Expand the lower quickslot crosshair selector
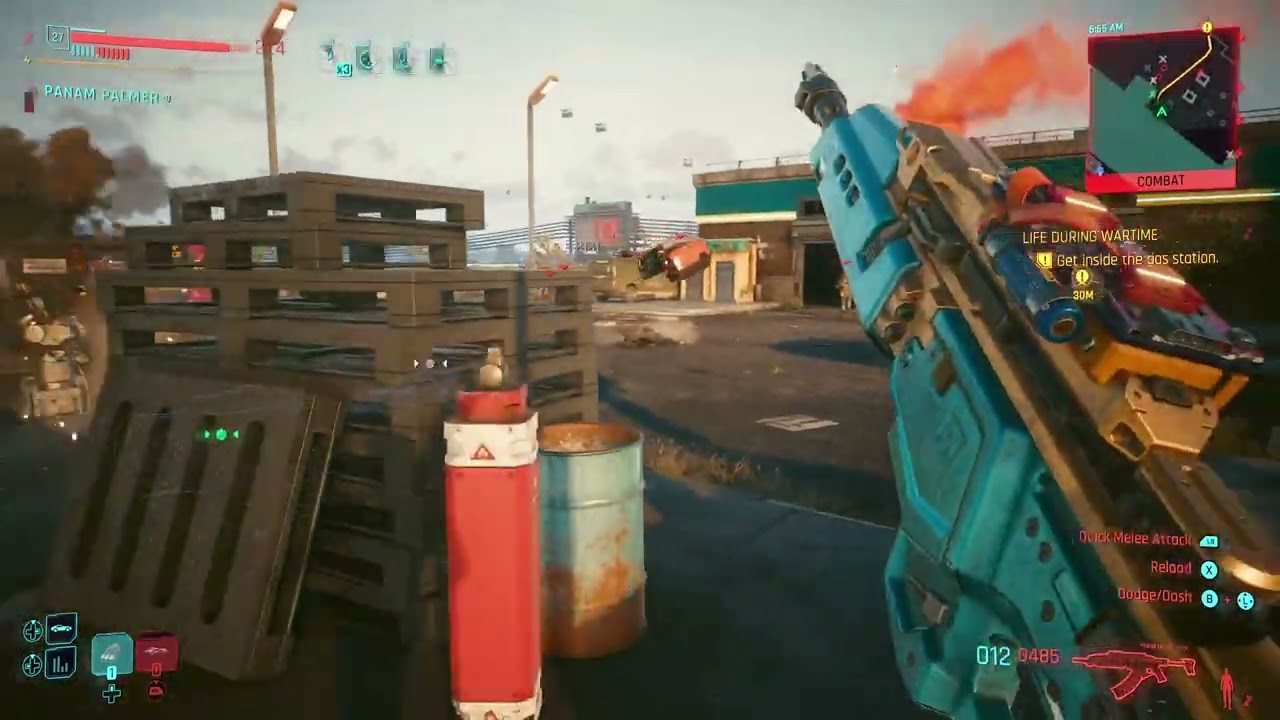Screen dimensions: 1280x720 (x=32, y=664)
